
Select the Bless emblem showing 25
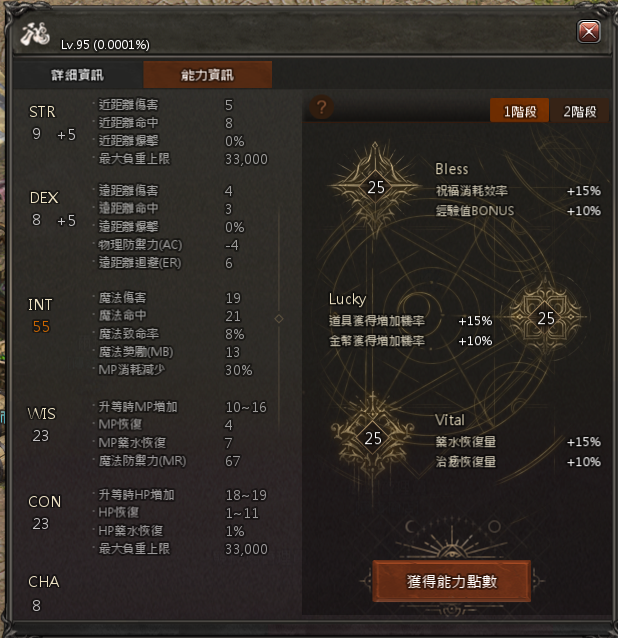coord(376,186)
